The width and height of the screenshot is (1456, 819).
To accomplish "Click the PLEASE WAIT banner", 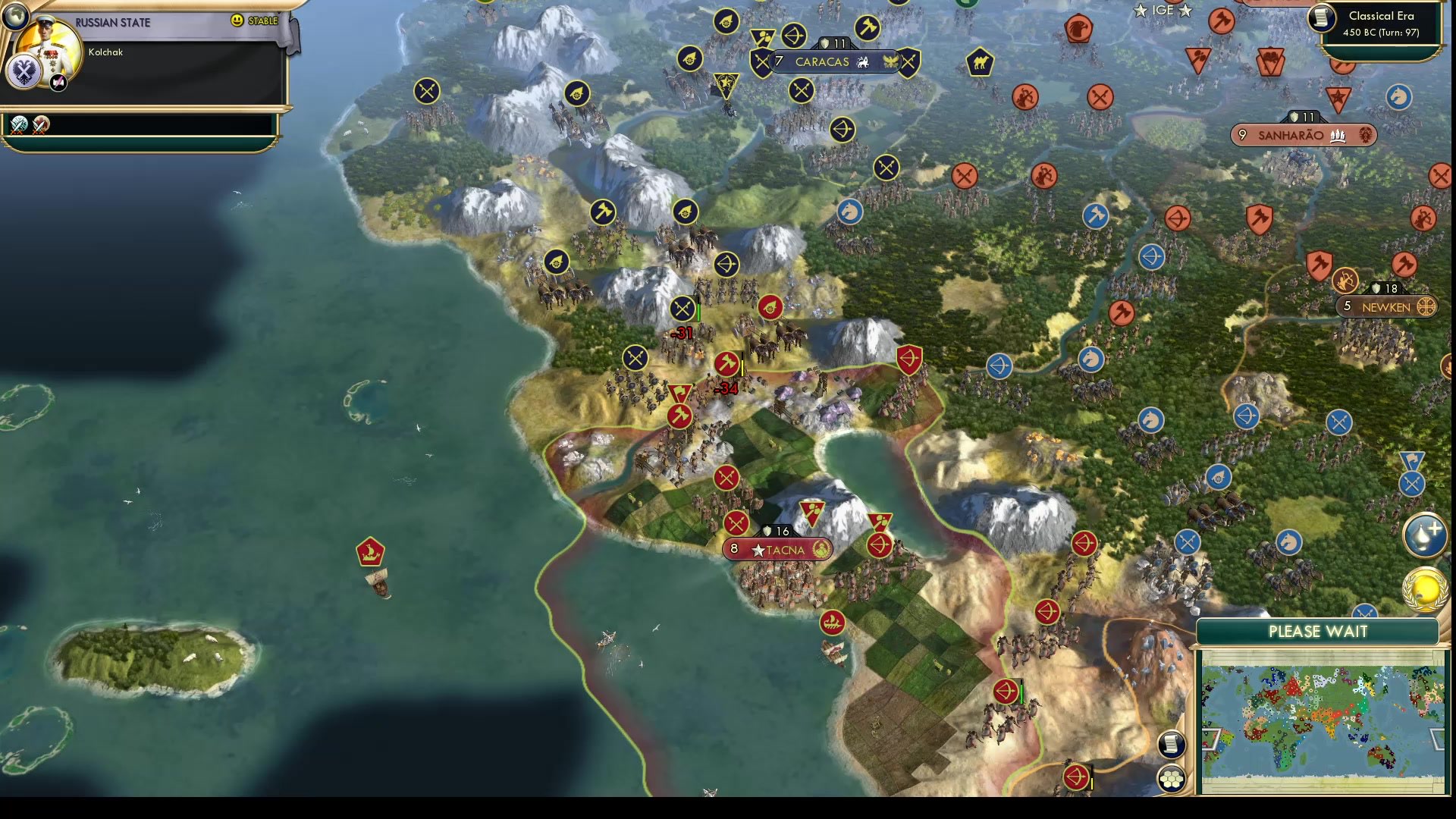I will [x=1316, y=632].
